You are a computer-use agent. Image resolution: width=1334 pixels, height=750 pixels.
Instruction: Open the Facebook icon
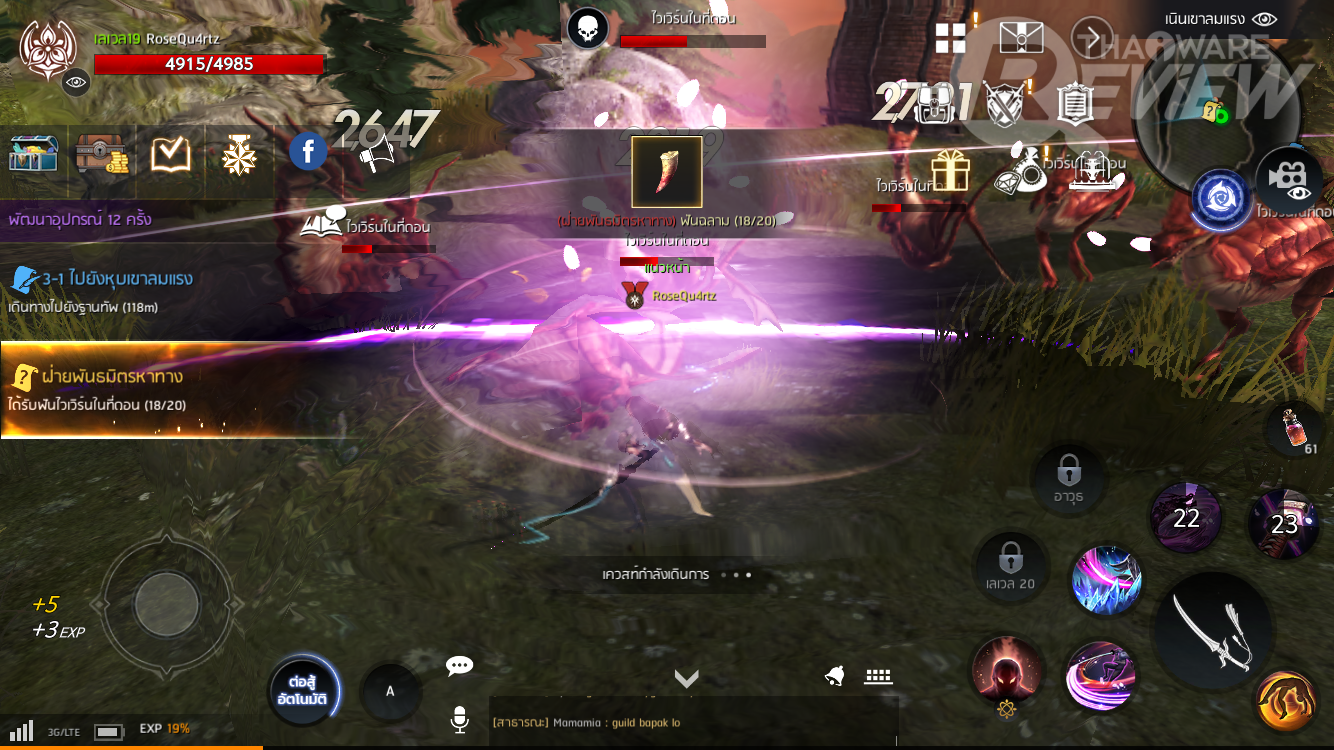[308, 153]
